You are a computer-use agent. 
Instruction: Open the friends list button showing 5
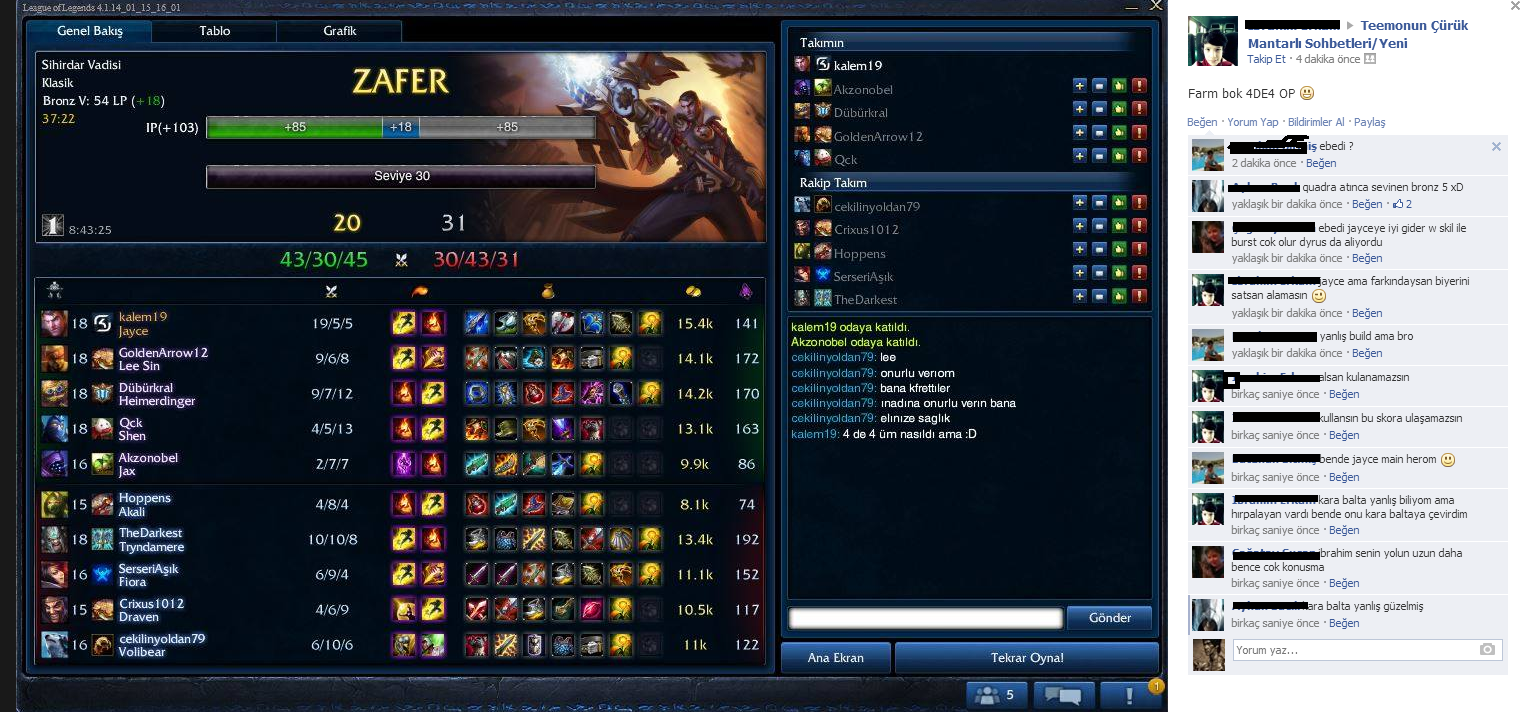[x=994, y=694]
